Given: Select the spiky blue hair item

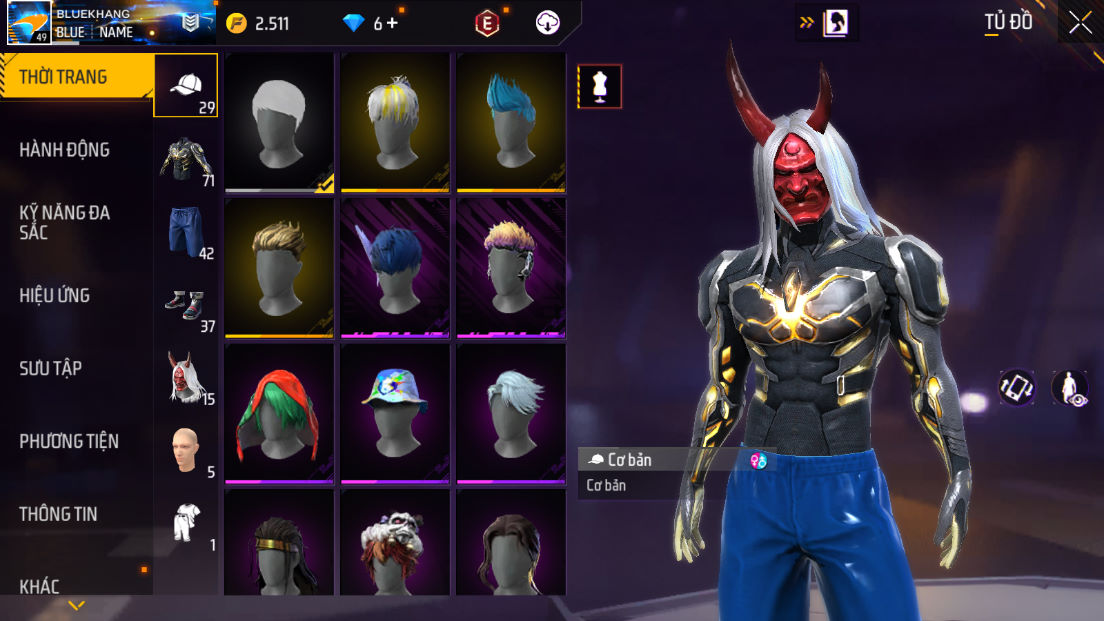Looking at the screenshot, I should coord(511,121).
